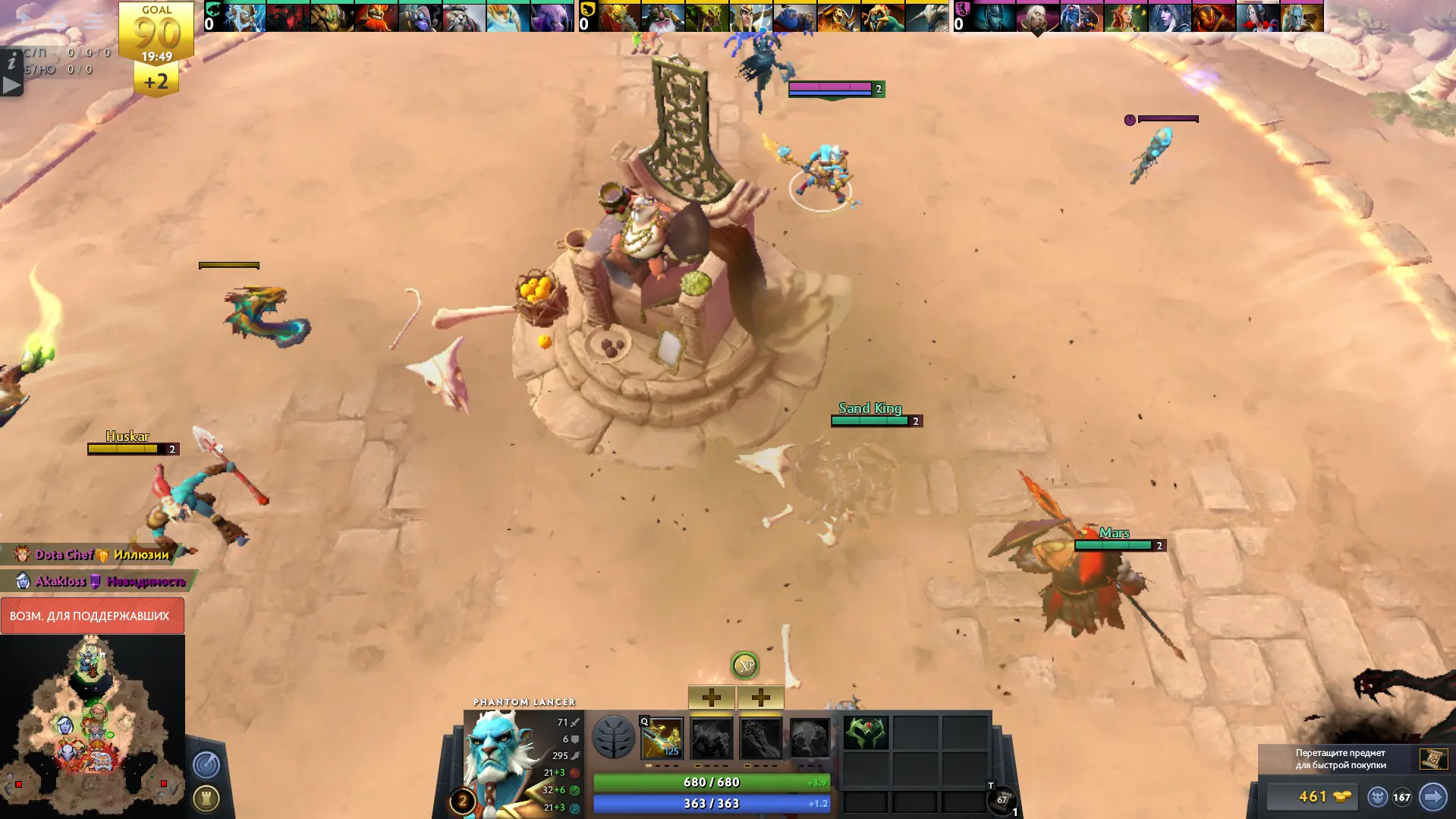Open the talent tree

tap(613, 737)
